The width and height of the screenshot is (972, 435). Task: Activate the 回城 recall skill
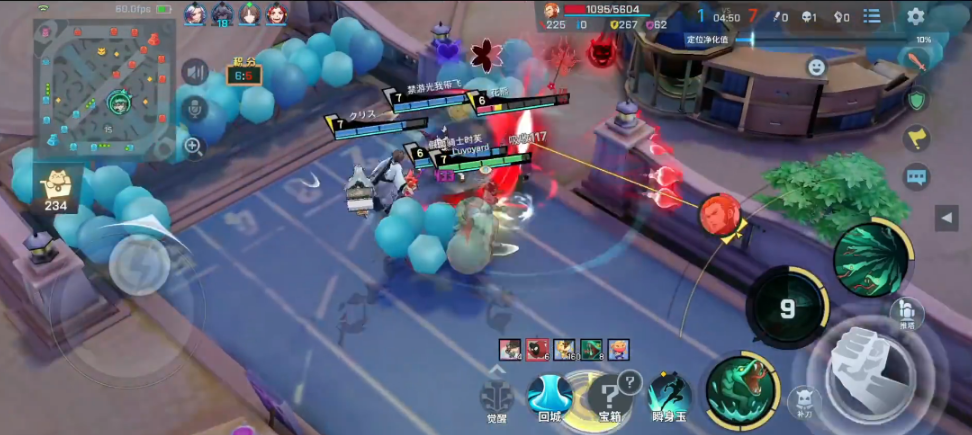coord(549,395)
